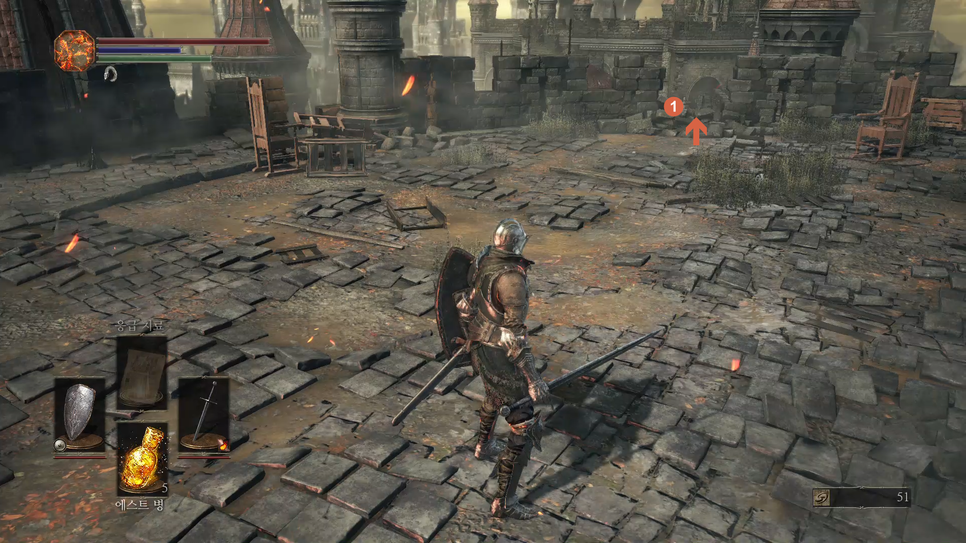This screenshot has width=966, height=543.
Task: Click the ring status icon under the bars
Action: 110,74
